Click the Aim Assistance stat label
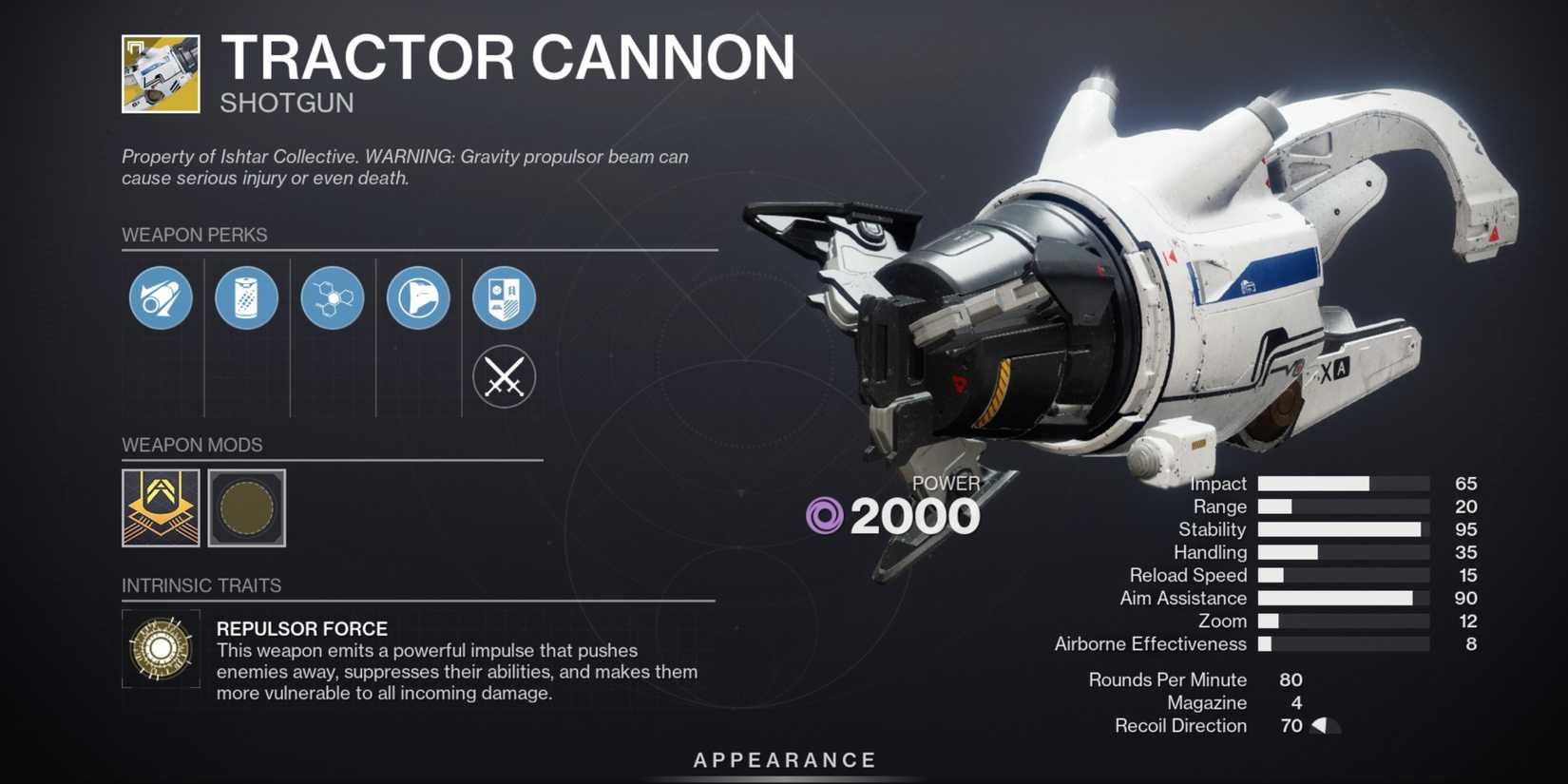1568x784 pixels. (1184, 598)
